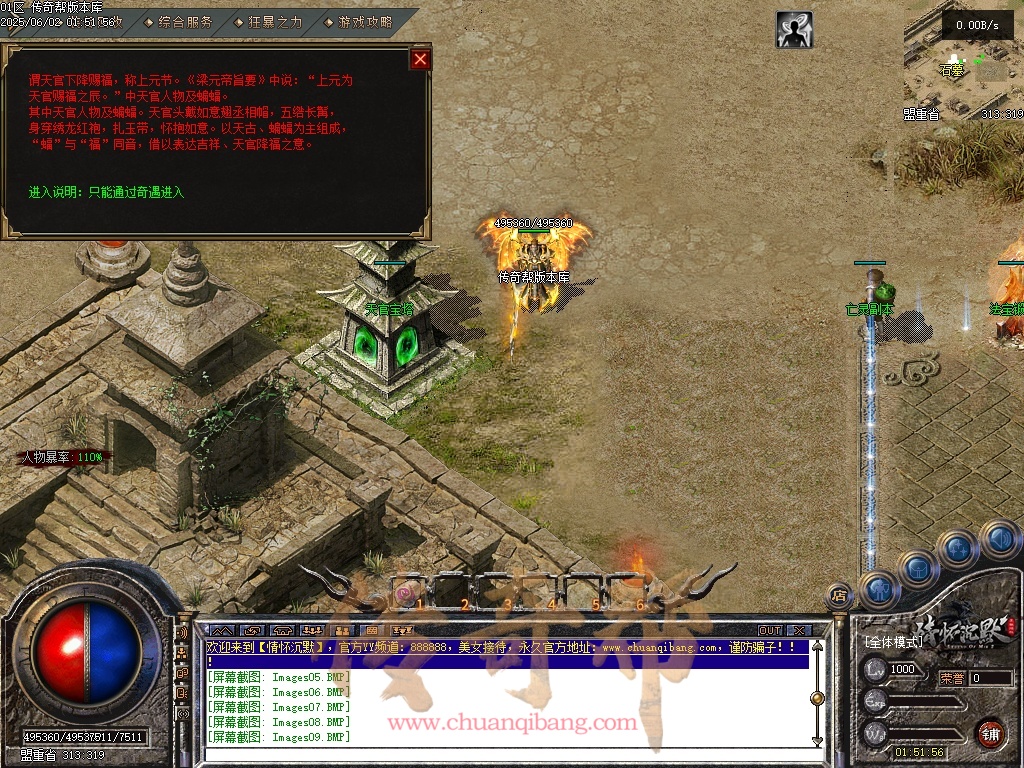Image resolution: width=1024 pixels, height=768 pixels.
Task: Click the red 铺 stall button
Action: pos(990,733)
